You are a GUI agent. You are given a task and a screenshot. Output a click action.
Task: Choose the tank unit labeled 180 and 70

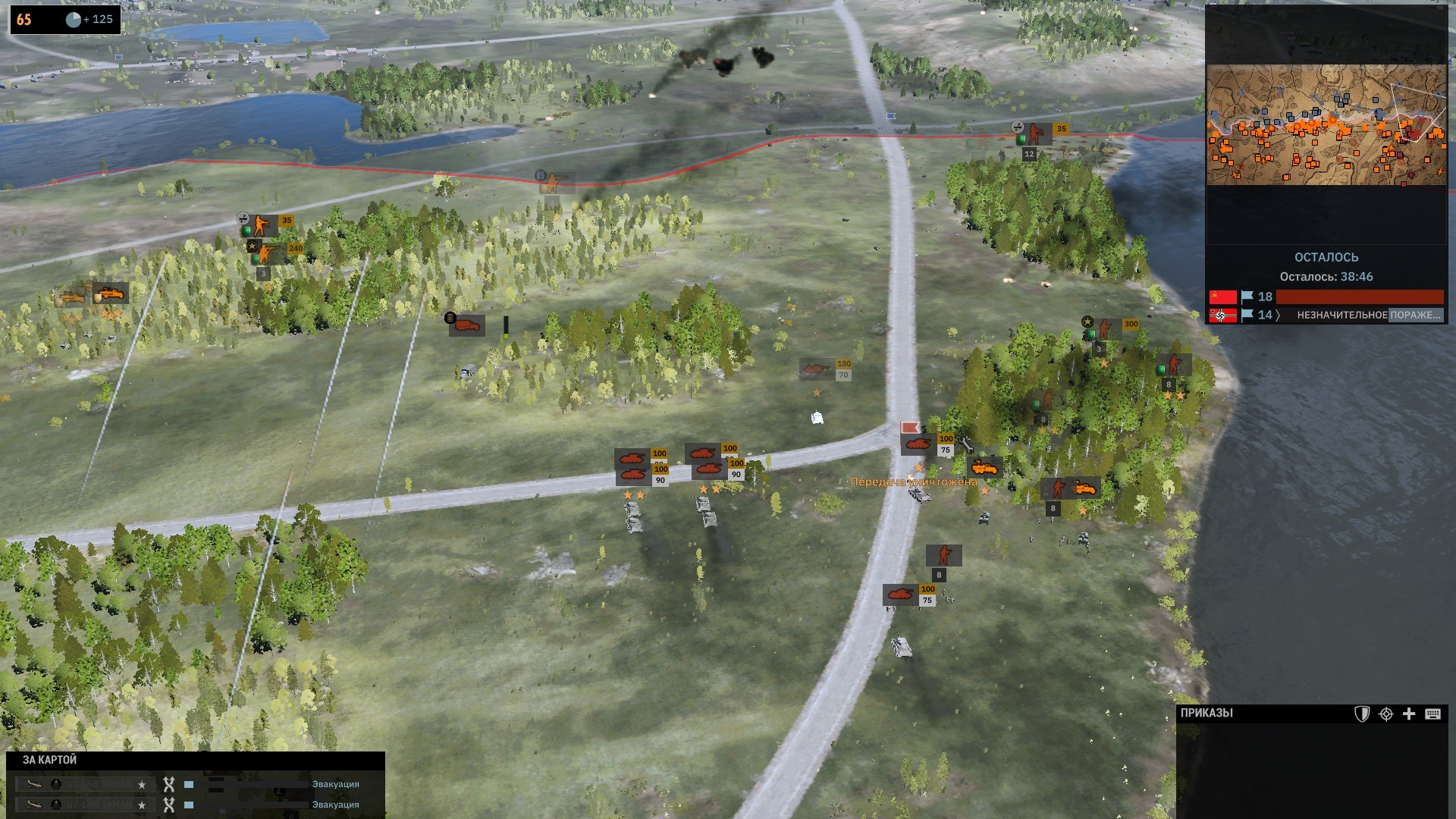click(x=817, y=369)
